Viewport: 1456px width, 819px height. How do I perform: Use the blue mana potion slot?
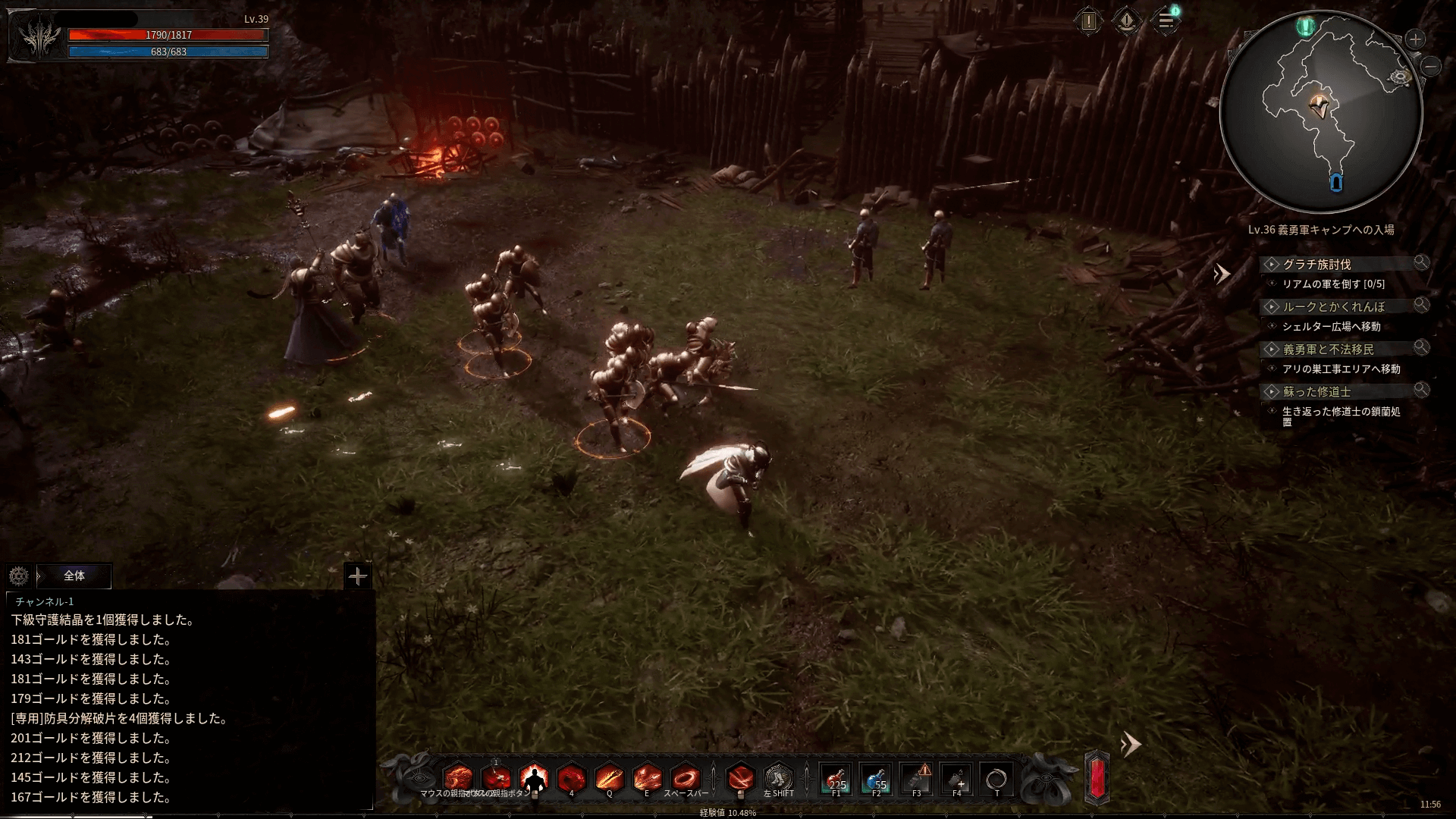coord(877,779)
